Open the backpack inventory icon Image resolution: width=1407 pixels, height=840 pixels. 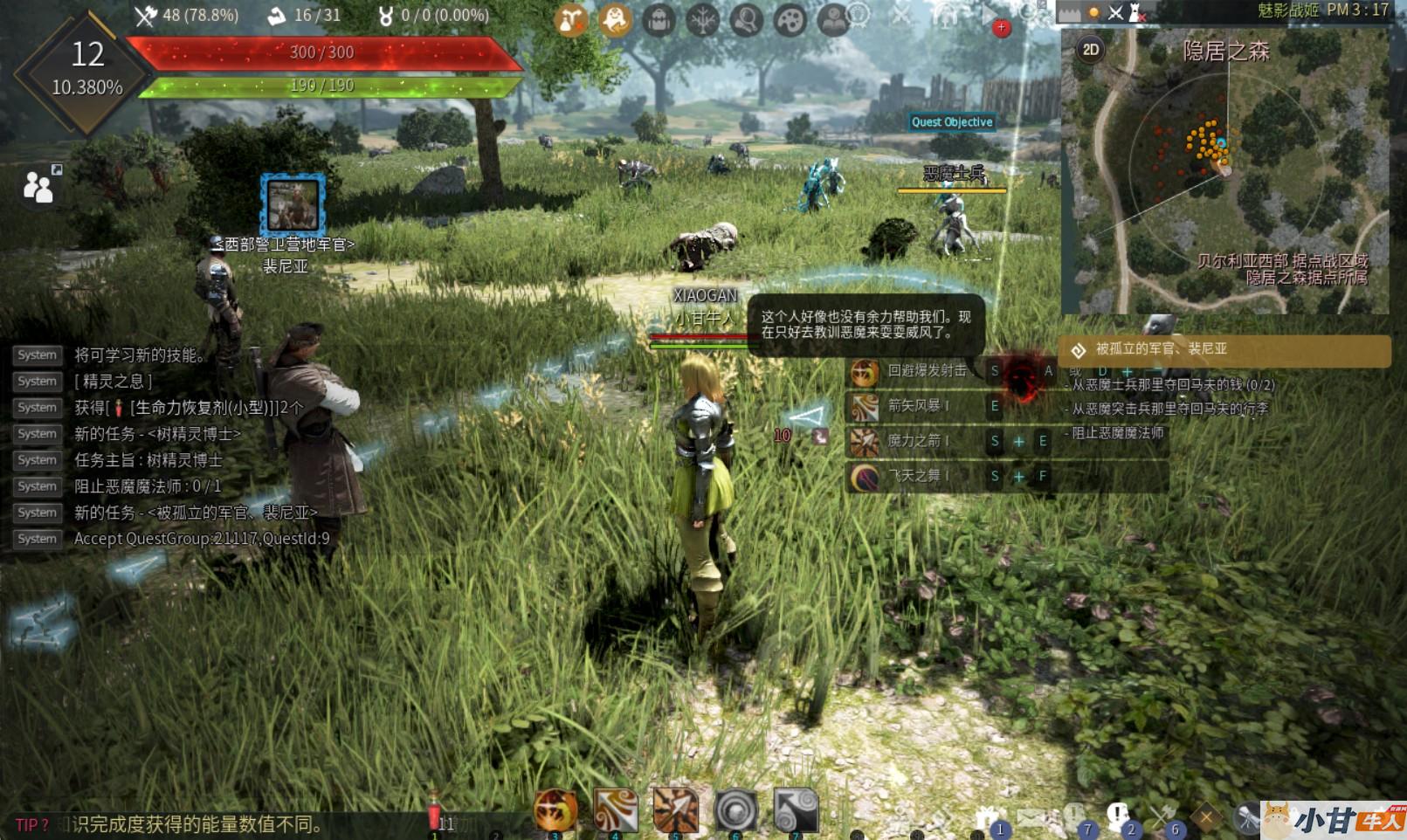pos(659,19)
